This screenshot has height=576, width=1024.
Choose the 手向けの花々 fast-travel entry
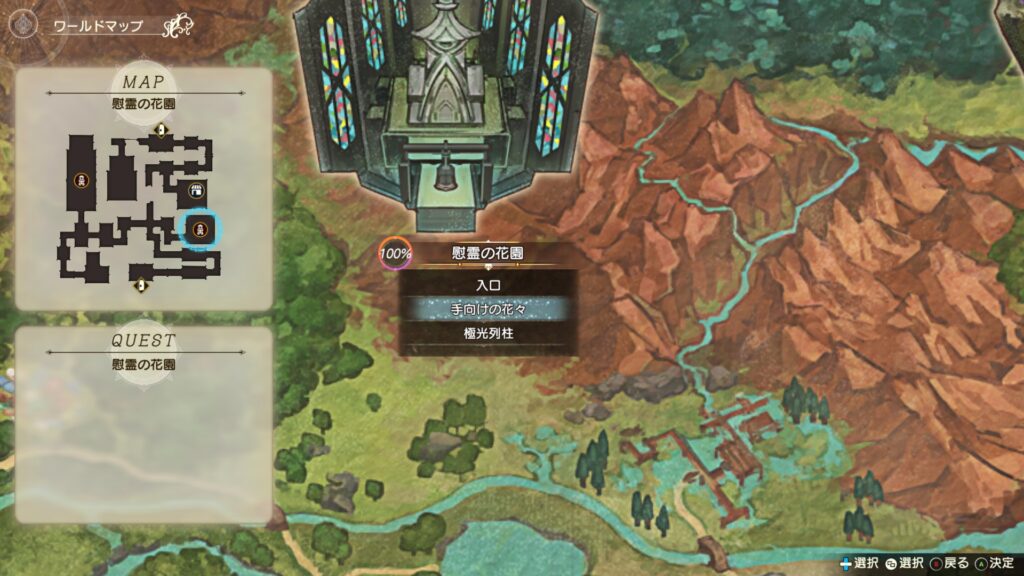(x=487, y=309)
